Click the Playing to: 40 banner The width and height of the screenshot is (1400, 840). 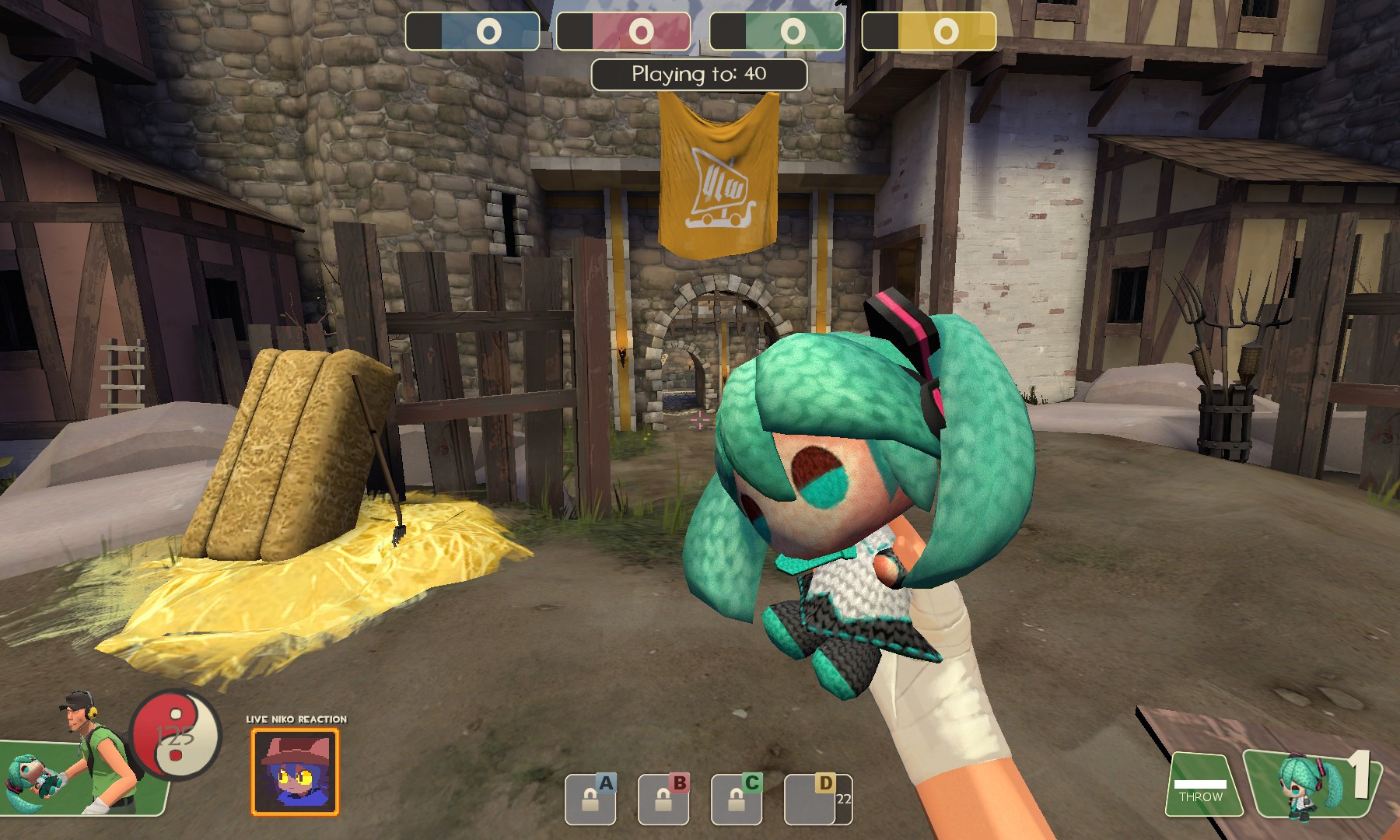[698, 72]
